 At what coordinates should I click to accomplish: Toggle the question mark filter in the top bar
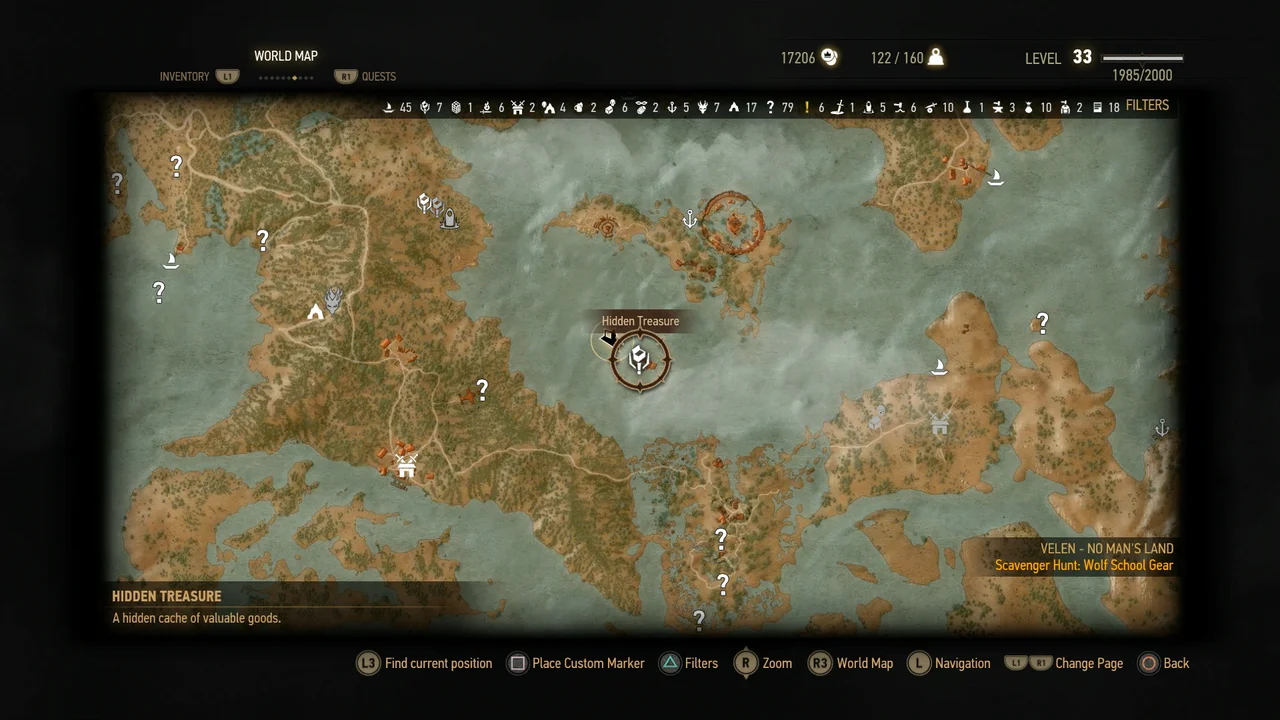pyautogui.click(x=770, y=106)
